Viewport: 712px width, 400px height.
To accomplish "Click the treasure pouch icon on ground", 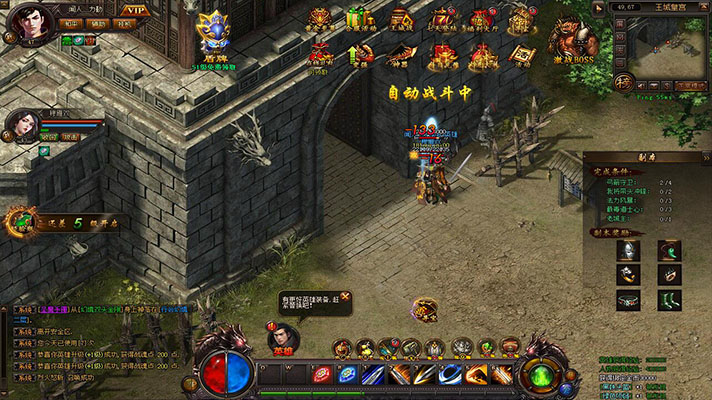I will (x=425, y=310).
